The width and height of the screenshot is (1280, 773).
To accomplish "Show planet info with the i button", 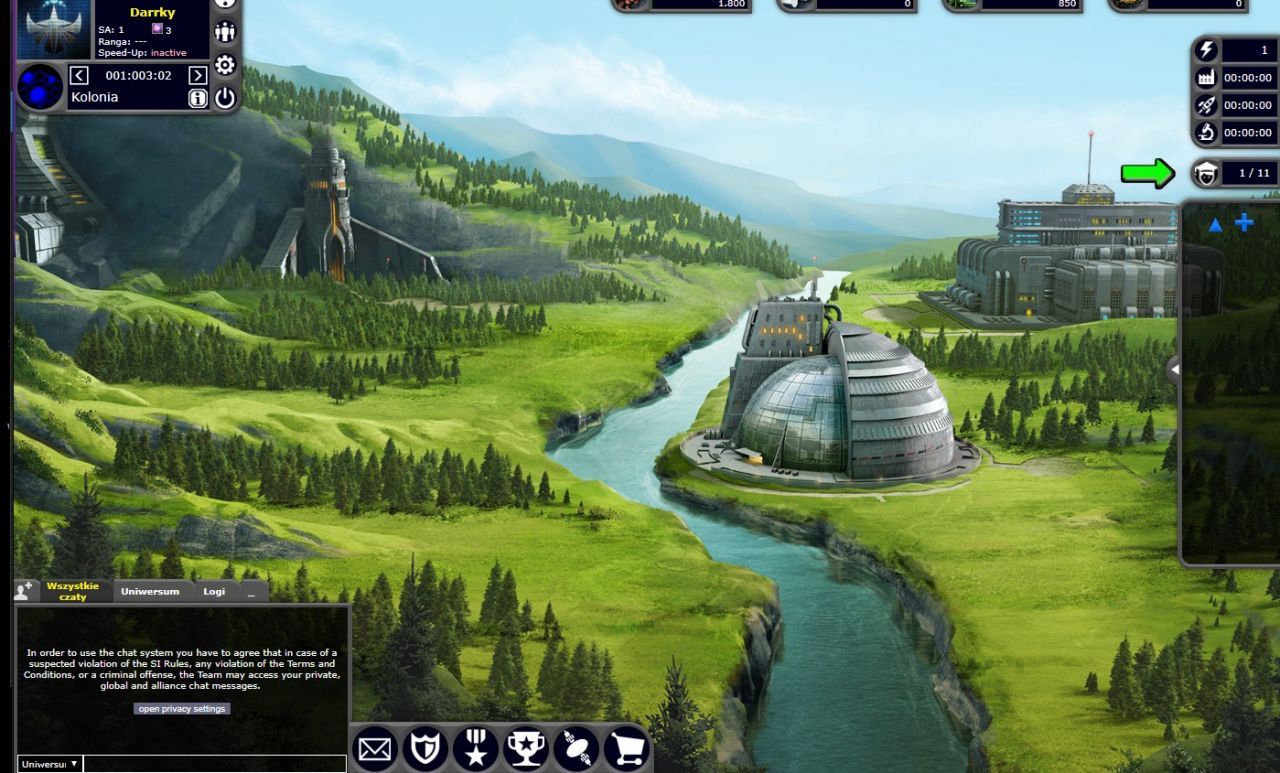I will (198, 98).
